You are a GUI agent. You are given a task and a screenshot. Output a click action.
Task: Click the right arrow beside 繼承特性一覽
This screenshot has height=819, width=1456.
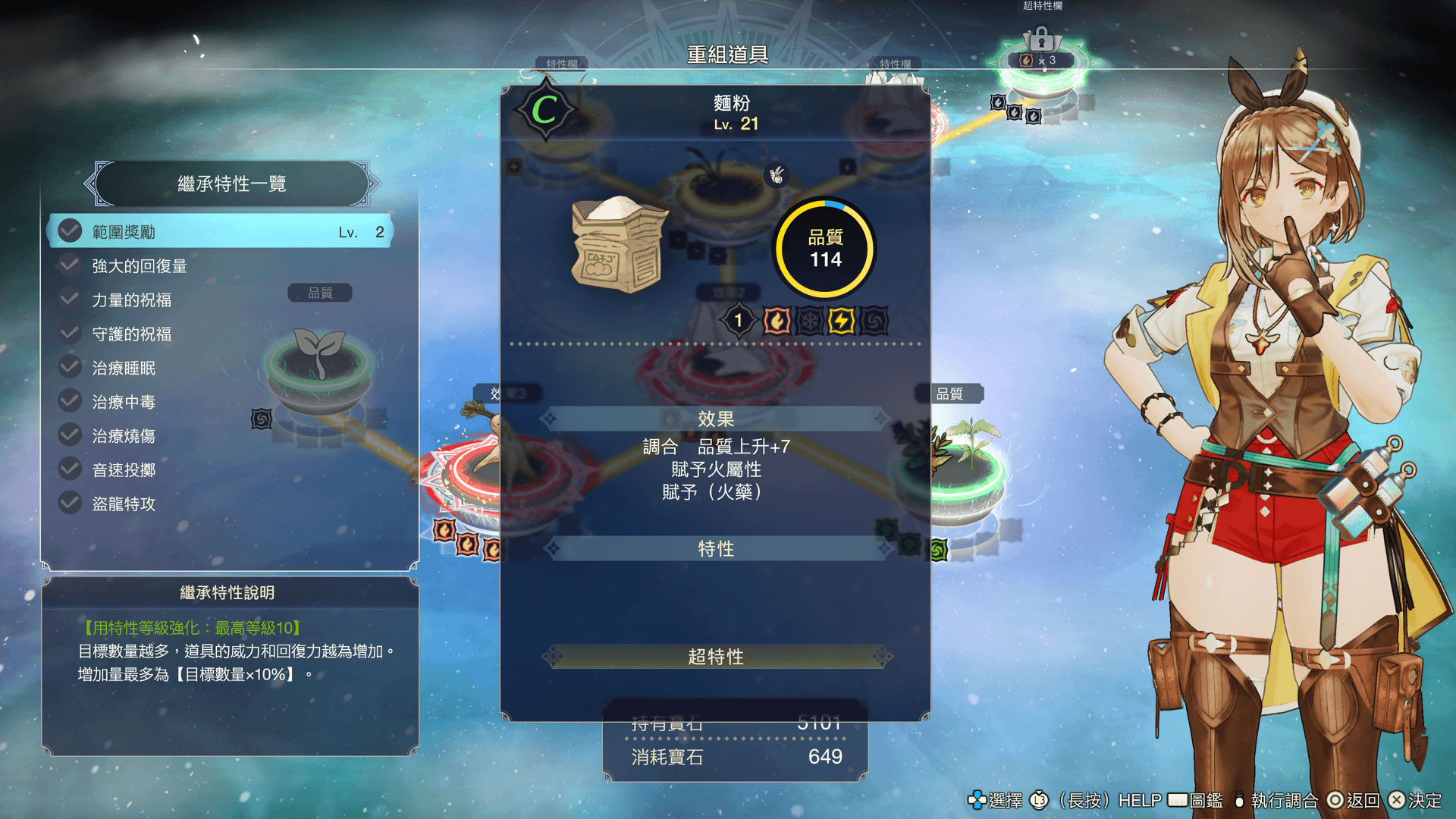373,184
